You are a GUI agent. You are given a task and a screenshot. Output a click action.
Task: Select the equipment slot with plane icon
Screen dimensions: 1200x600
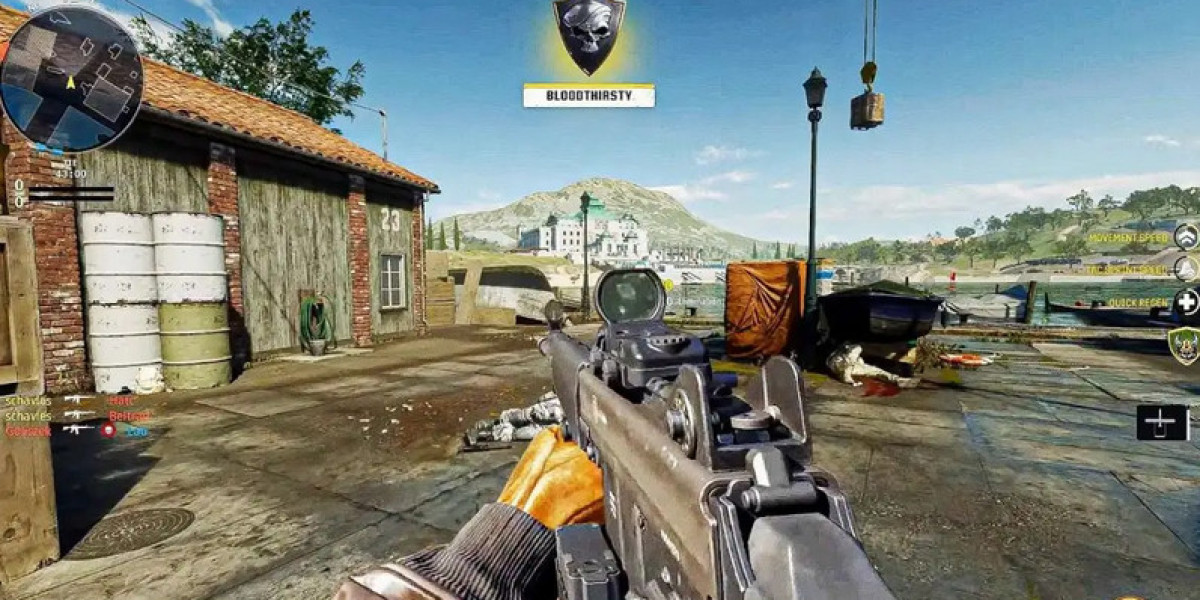(x=1162, y=422)
